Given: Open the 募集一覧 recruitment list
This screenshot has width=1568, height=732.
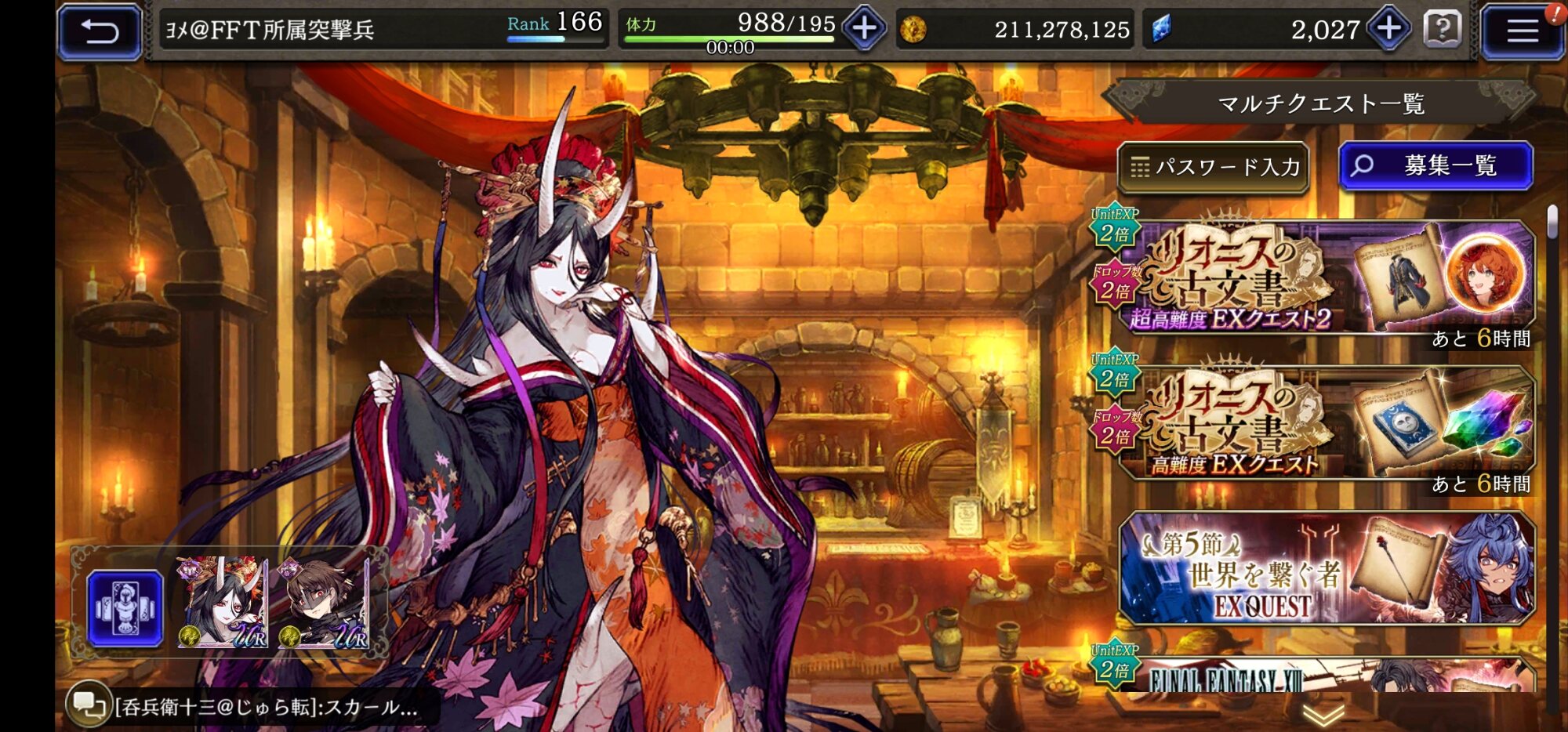Looking at the screenshot, I should [x=1436, y=166].
